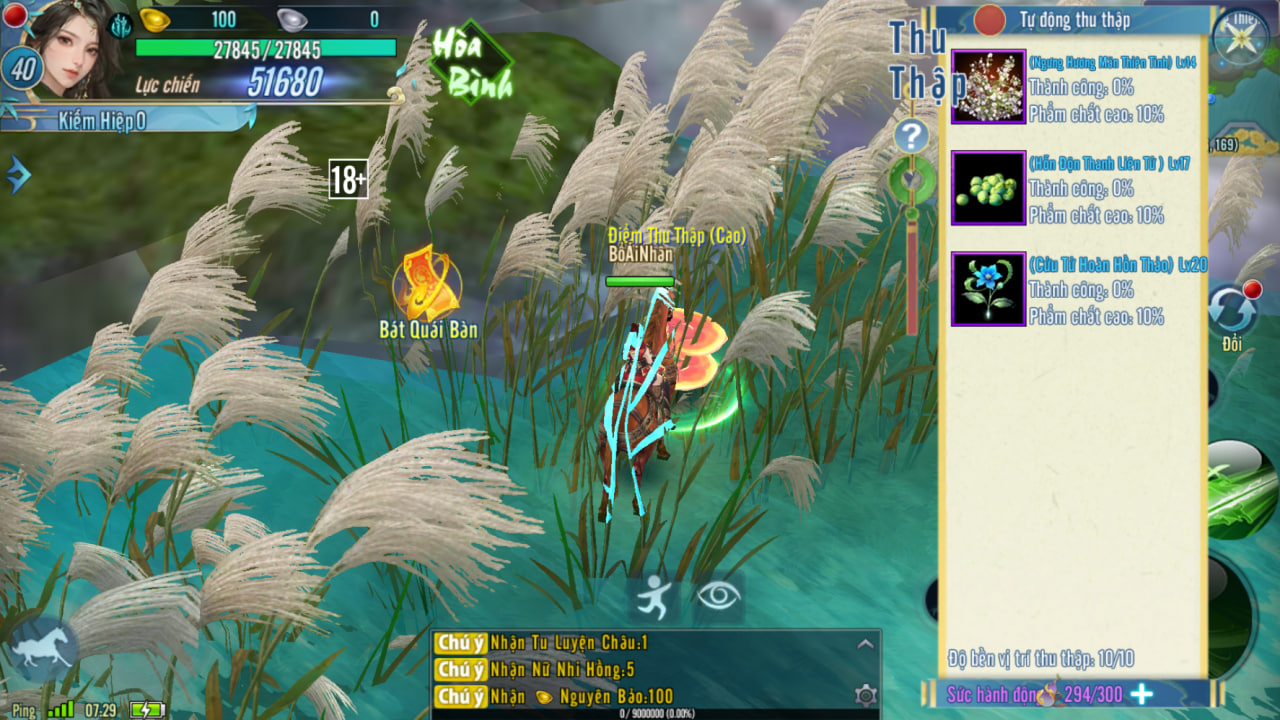The width and height of the screenshot is (1280, 720).
Task: Tap the Đổi swap button
Action: pos(1231,312)
